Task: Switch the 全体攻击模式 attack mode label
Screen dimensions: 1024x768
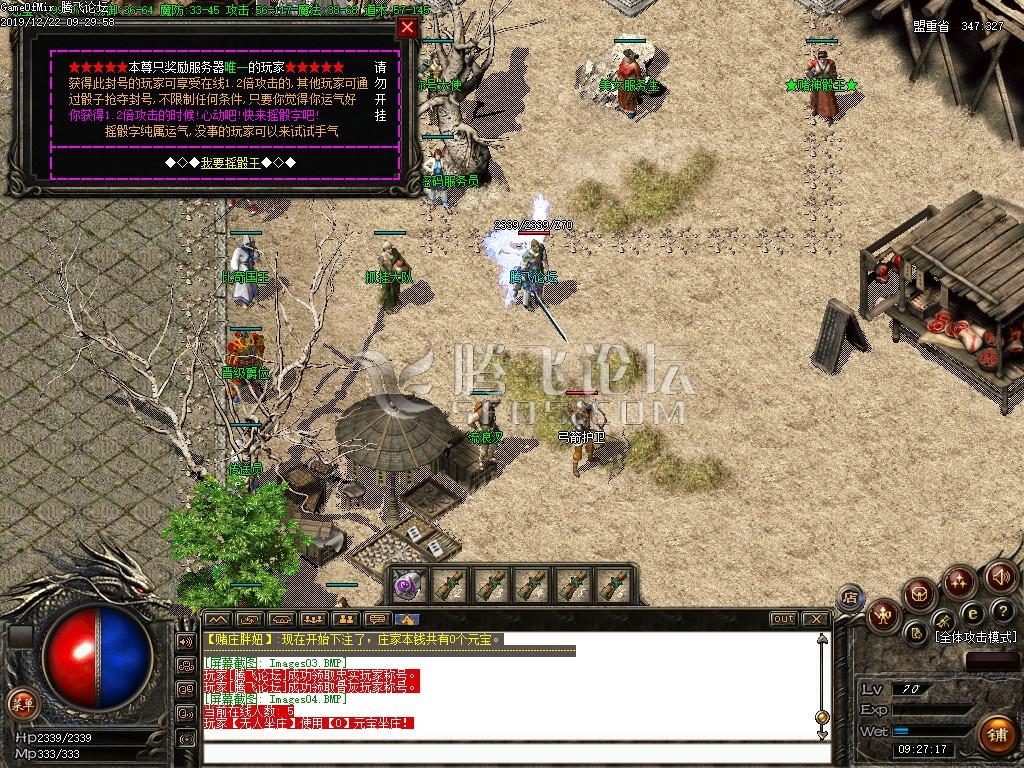Action: (x=975, y=636)
